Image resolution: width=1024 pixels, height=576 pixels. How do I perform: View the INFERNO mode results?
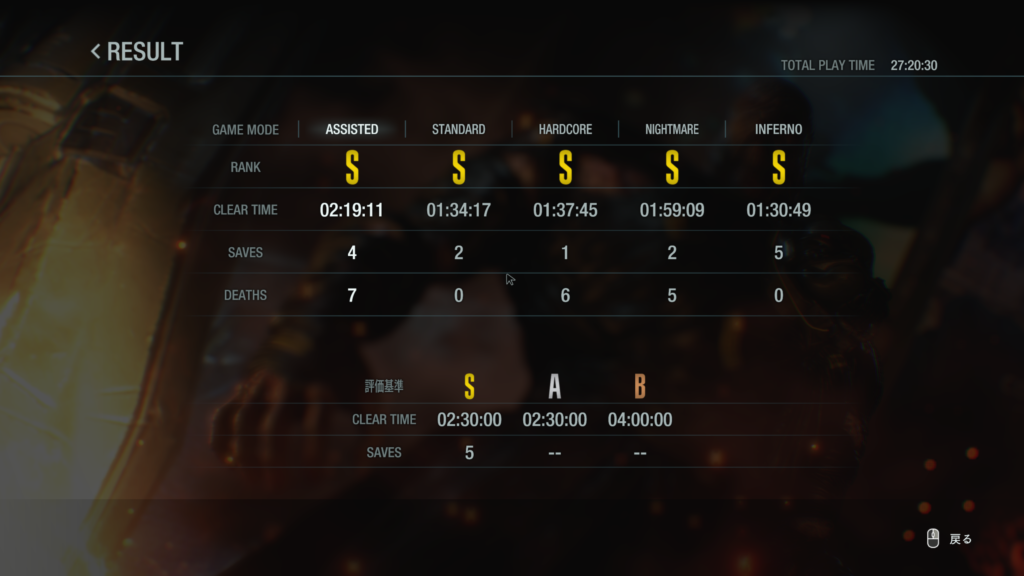pos(778,129)
